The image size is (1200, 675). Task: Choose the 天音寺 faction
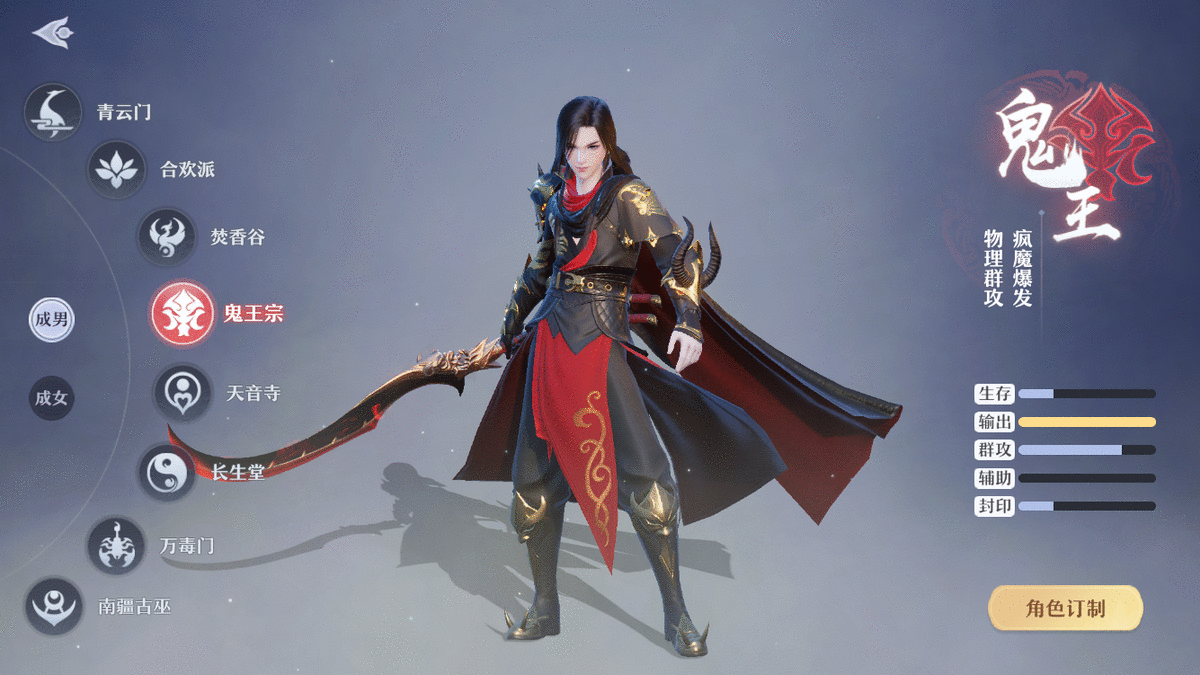pos(182,393)
